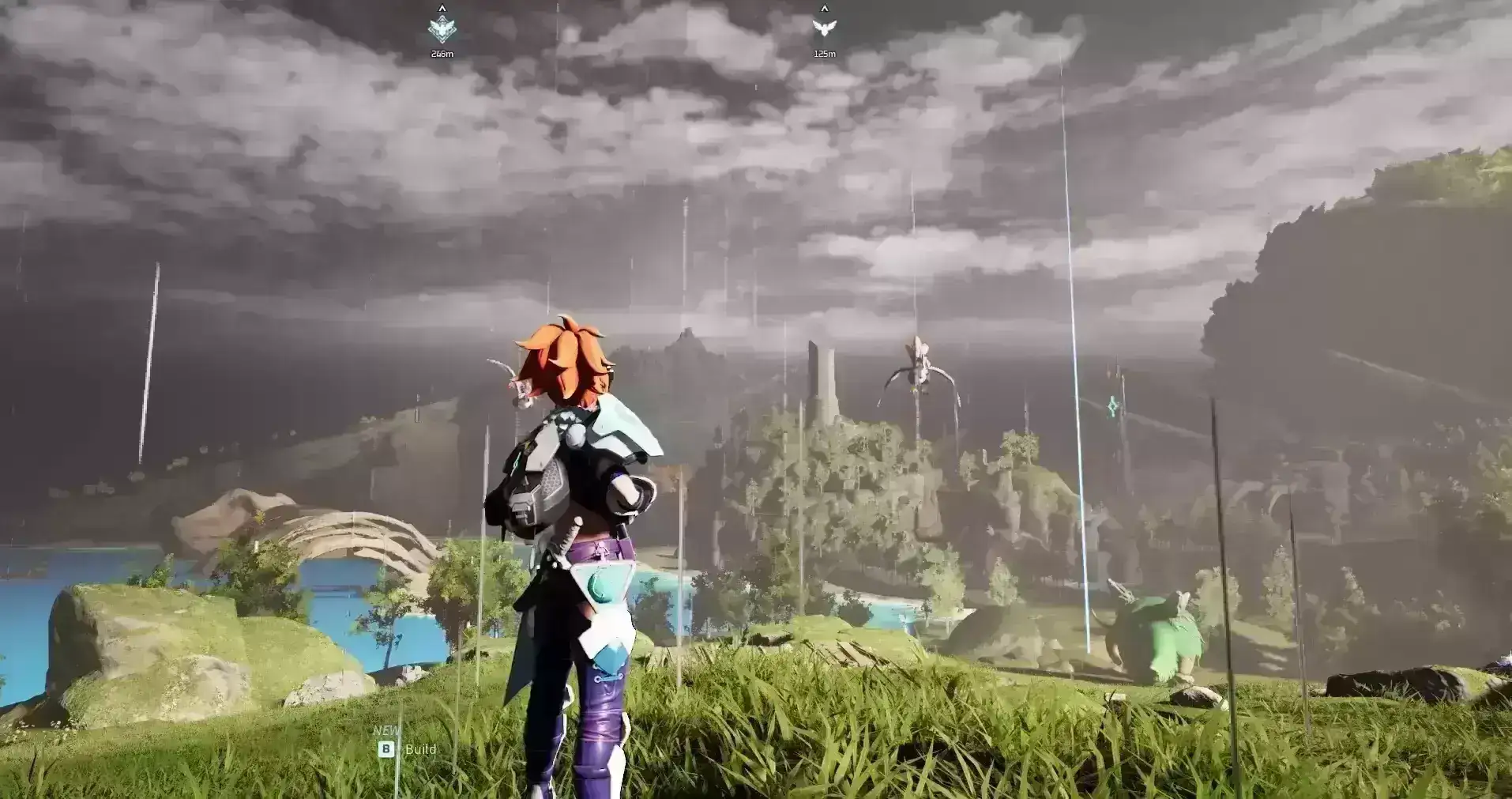1512x799 pixels.
Task: Select the 125m white eagle compass marker
Action: [824, 28]
